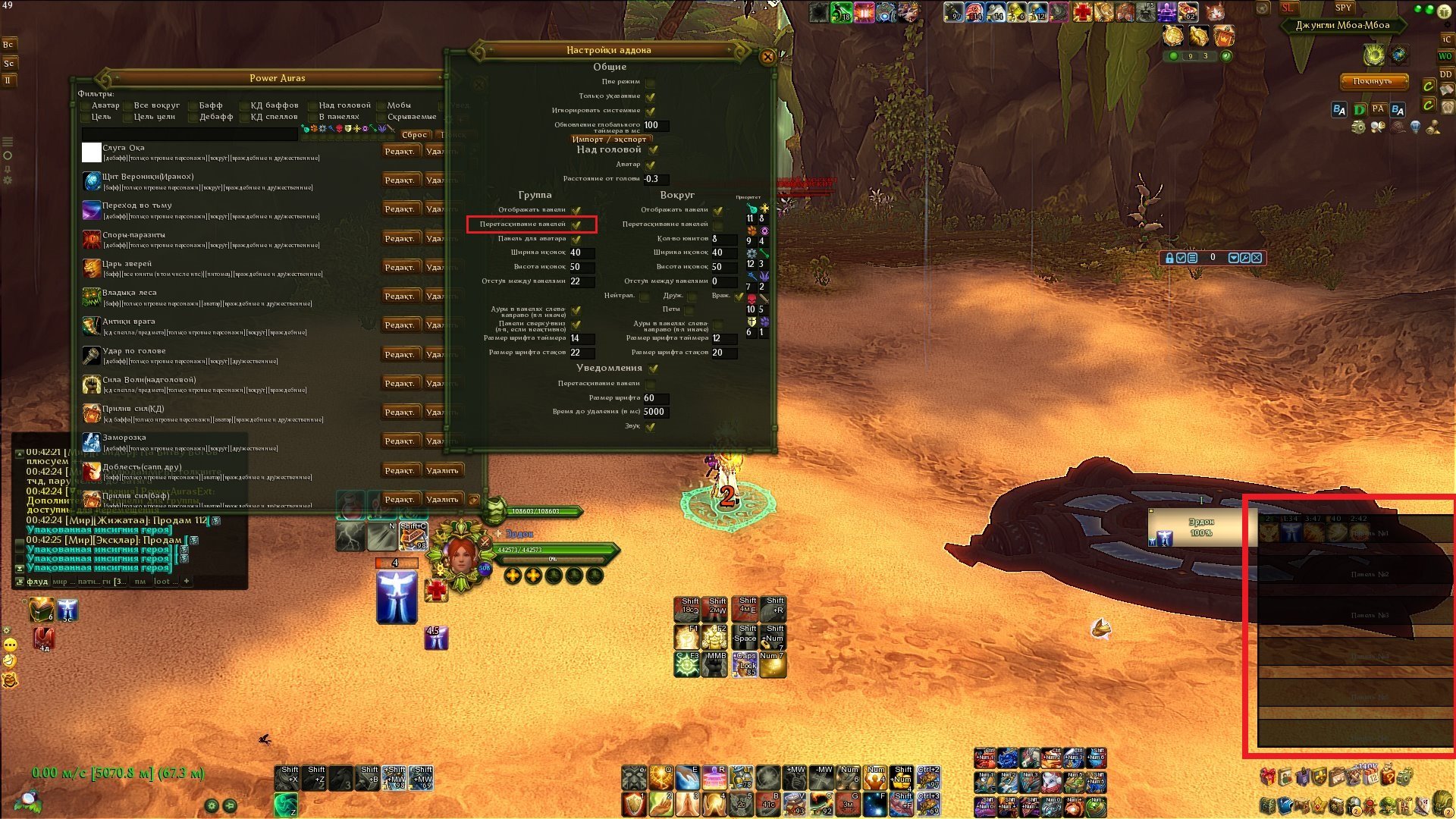This screenshot has width=1456, height=819.
Task: Toggle the Звук notification checkbox
Action: tap(651, 426)
